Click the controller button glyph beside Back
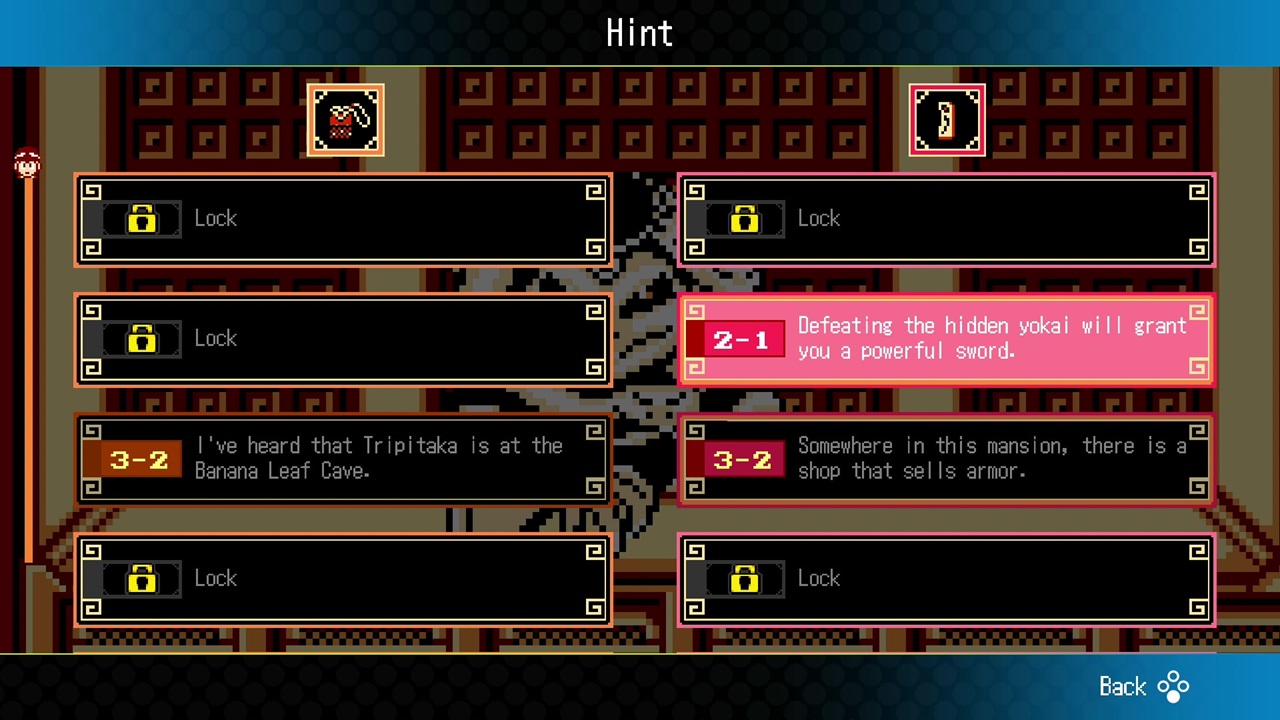The image size is (1280, 720). click(x=1172, y=687)
